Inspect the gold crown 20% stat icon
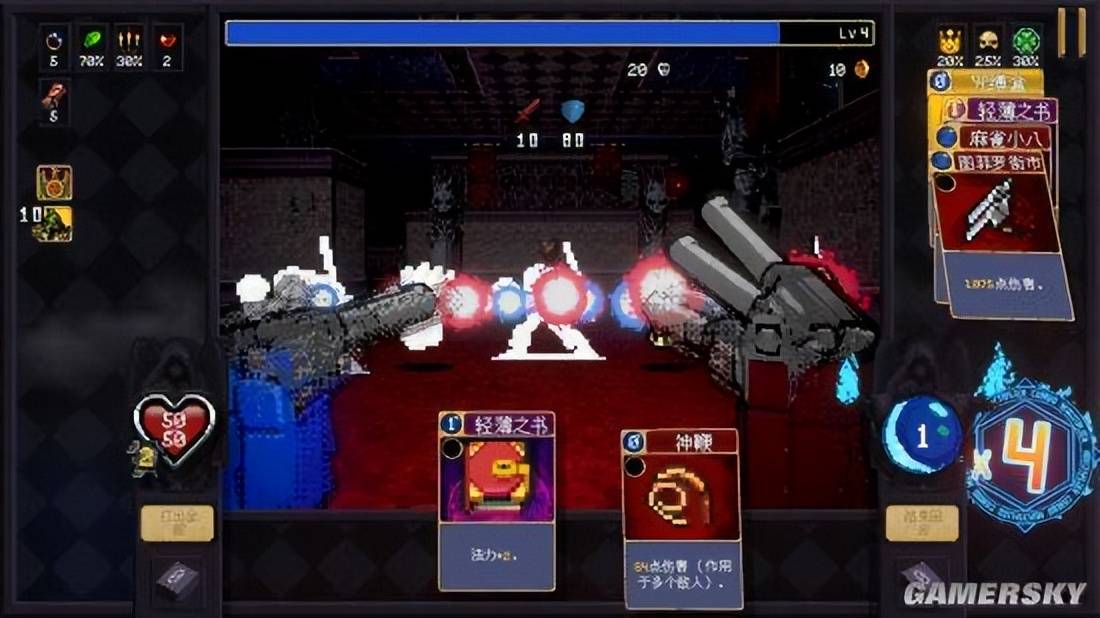The height and width of the screenshot is (618, 1100). tap(951, 42)
